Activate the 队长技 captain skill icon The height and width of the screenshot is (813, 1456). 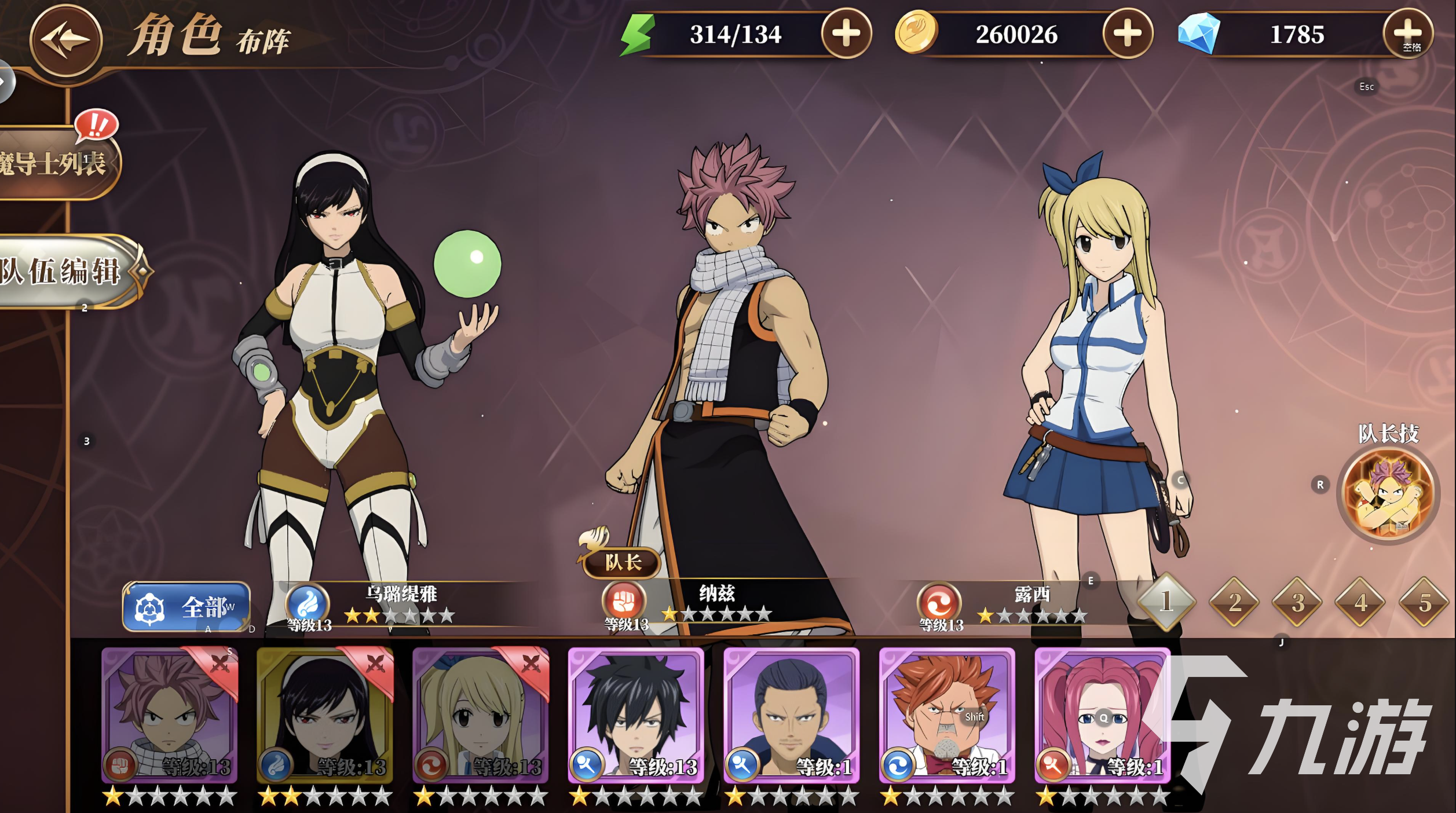click(x=1388, y=494)
